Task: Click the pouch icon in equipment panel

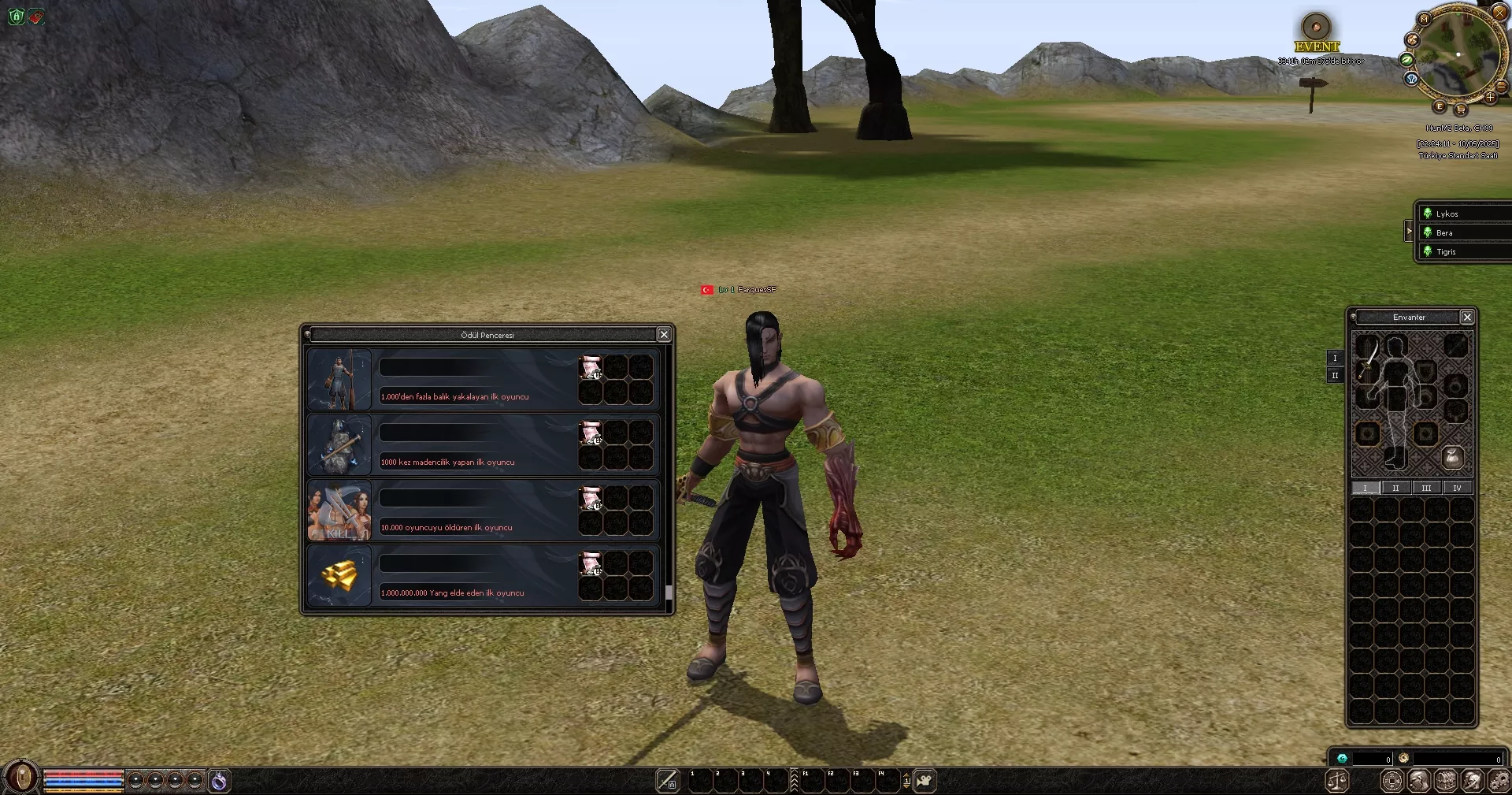Action: 1452,457
